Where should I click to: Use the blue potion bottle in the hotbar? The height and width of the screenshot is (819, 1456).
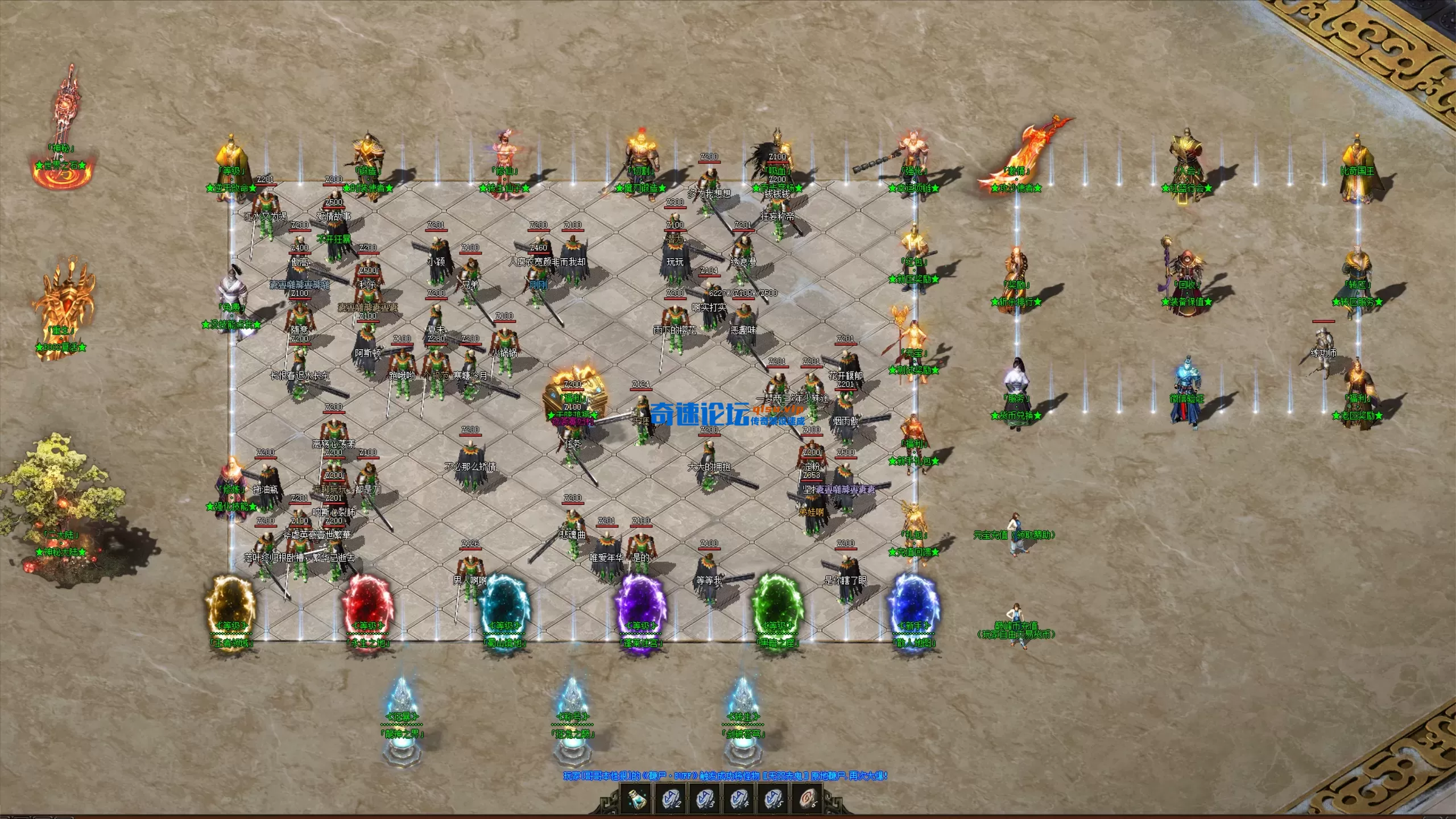[x=637, y=799]
